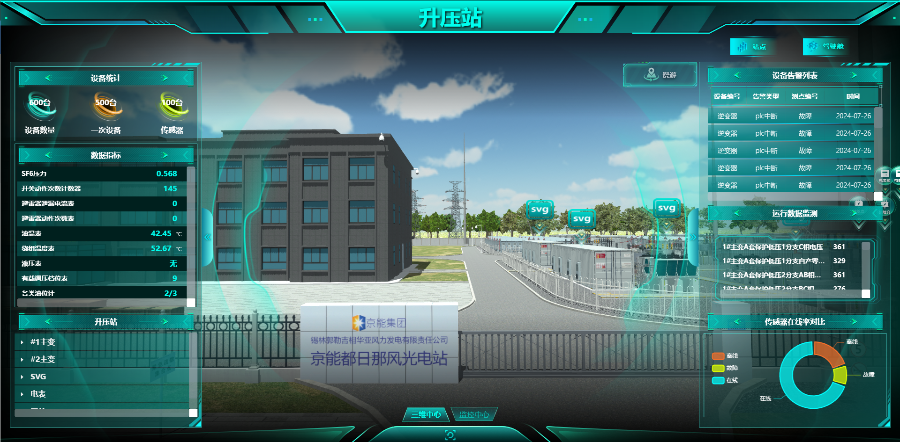
Task: Click the fullscreen frame icon at bottom center
Action: pyautogui.click(x=450, y=434)
